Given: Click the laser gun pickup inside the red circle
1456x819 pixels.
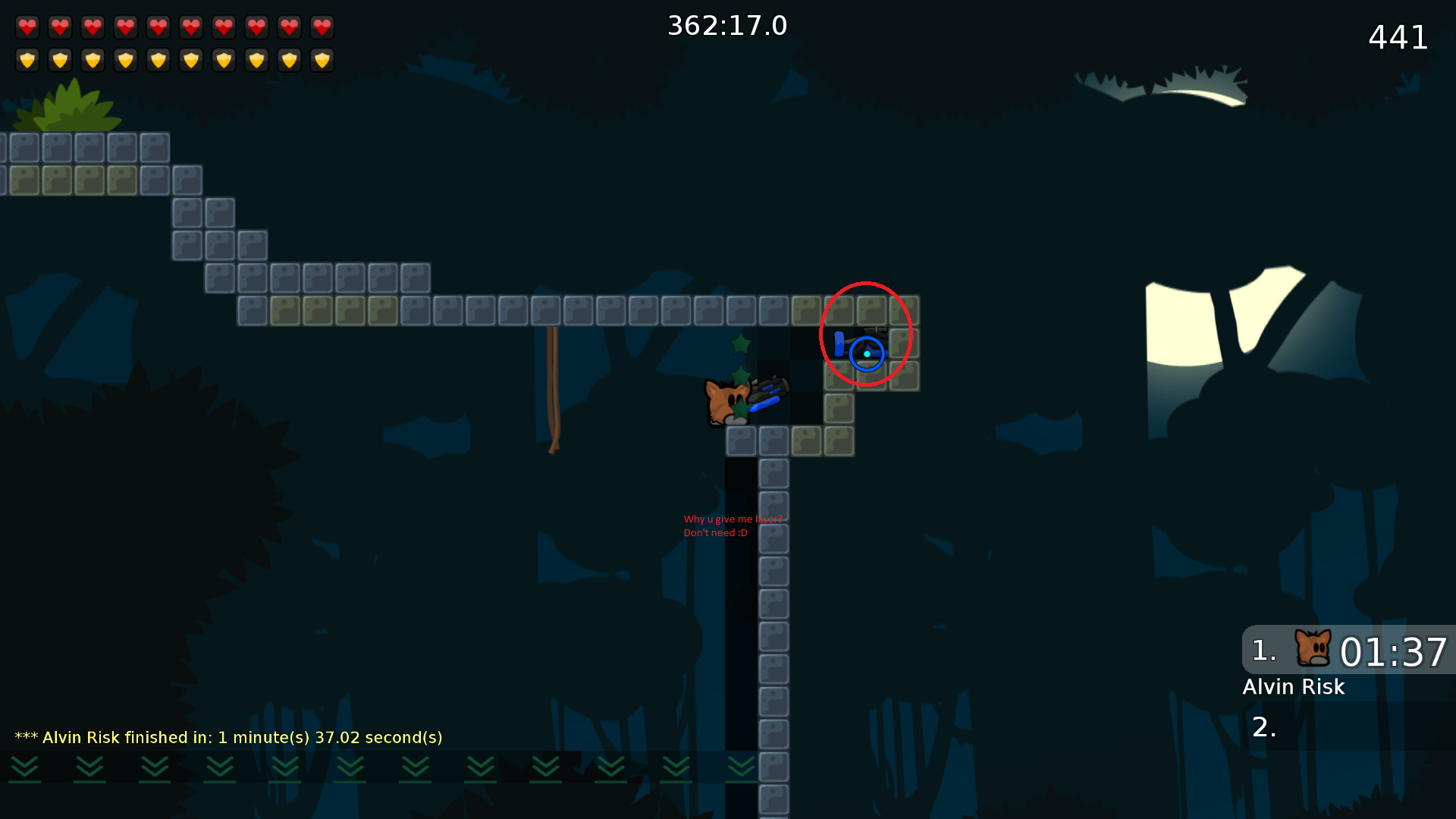Looking at the screenshot, I should pos(861,341).
